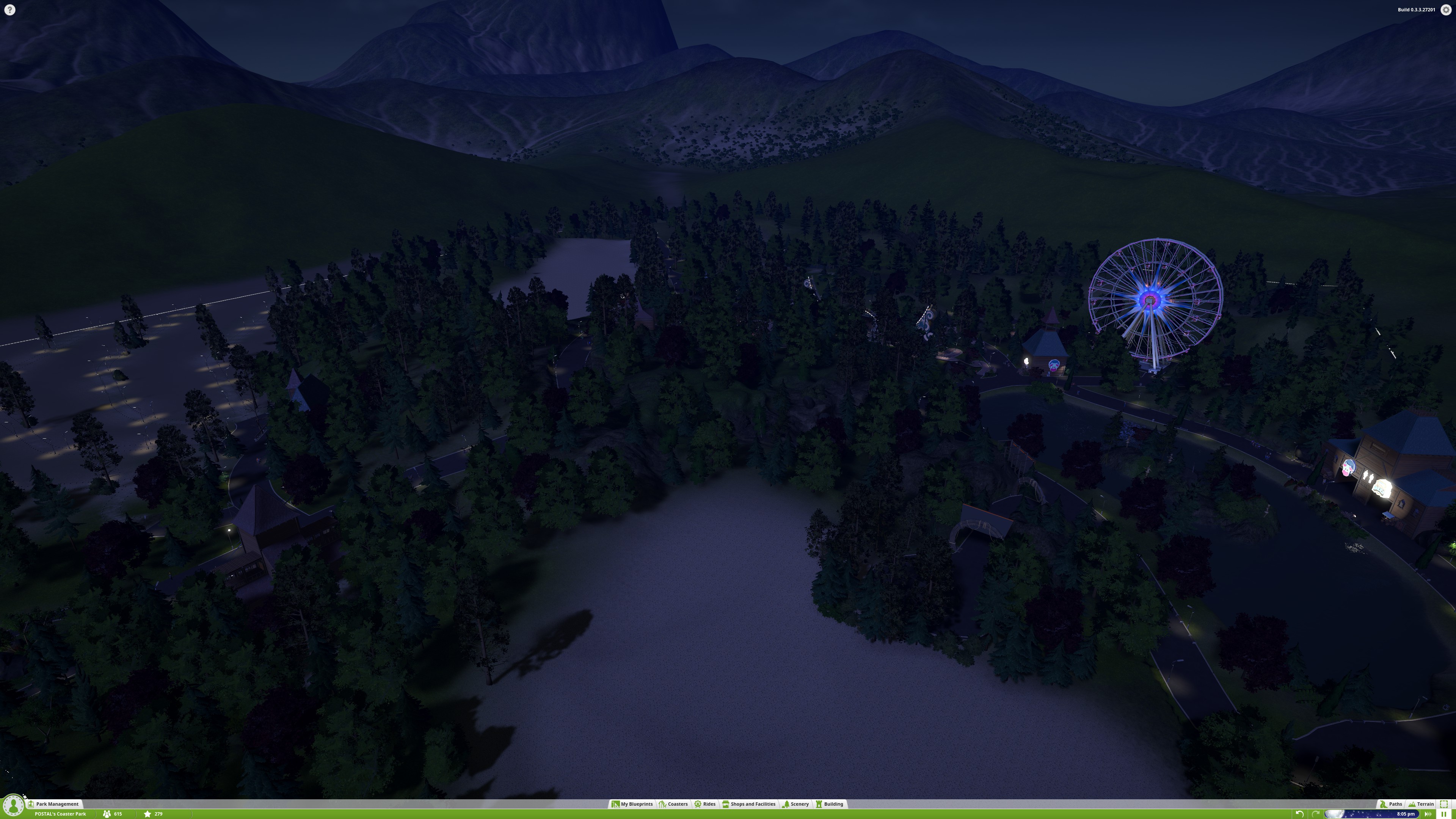Open the help question mark
This screenshot has width=1456, height=819.
(9, 9)
